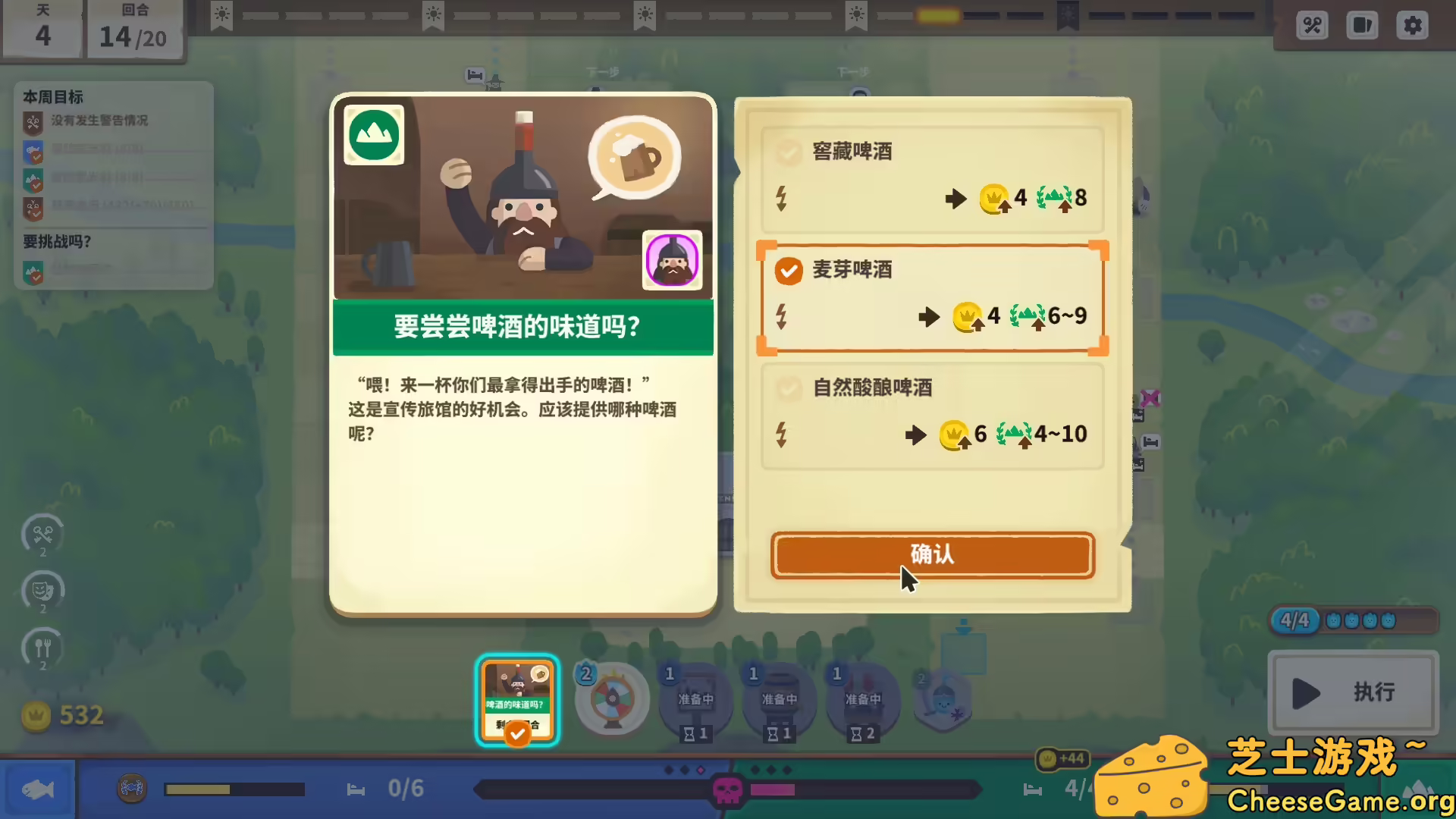
Task: Open the card inventory icon at top right
Action: 1362,25
